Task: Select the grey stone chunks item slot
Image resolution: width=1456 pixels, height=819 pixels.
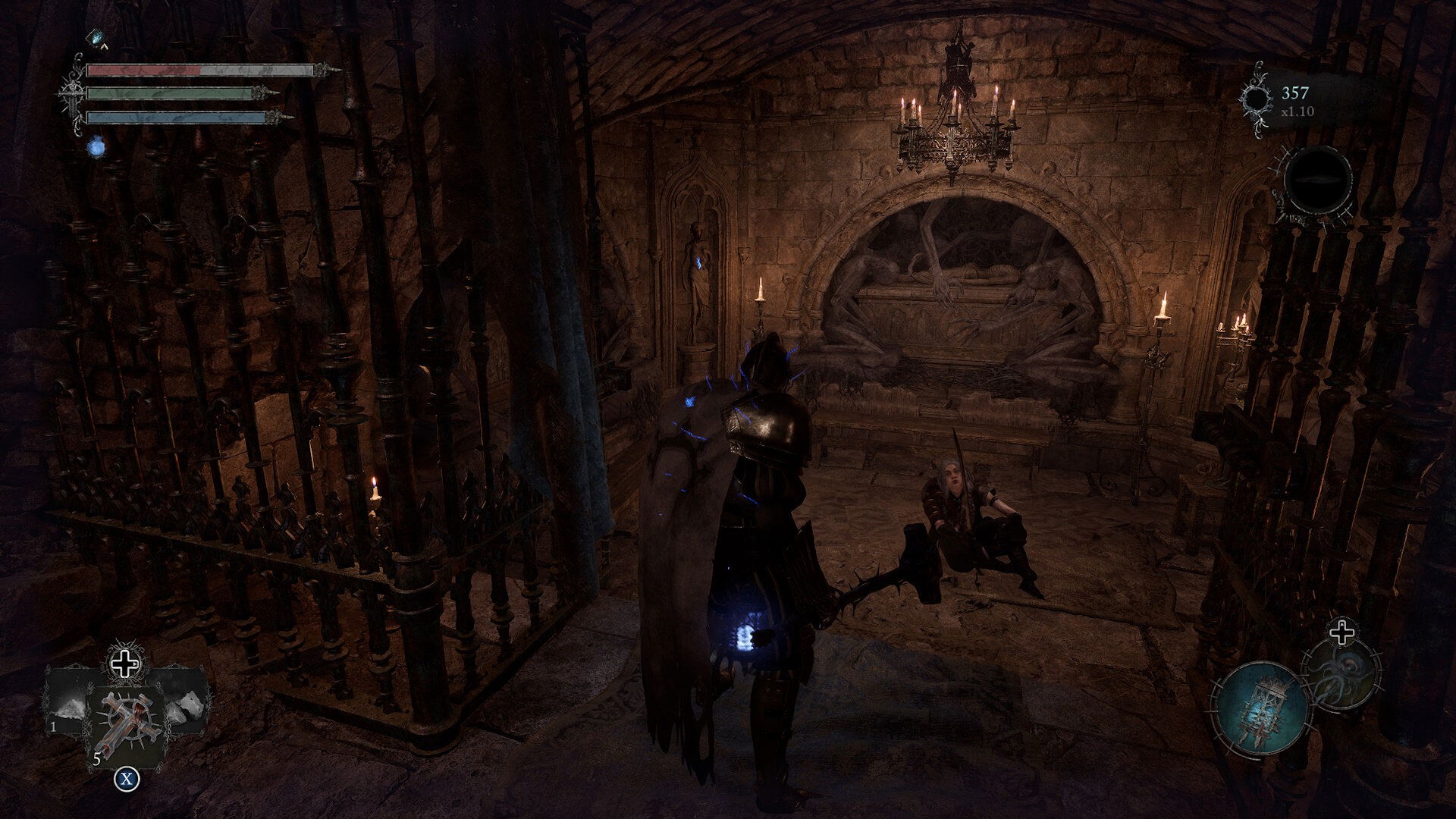Action: pos(186,706)
